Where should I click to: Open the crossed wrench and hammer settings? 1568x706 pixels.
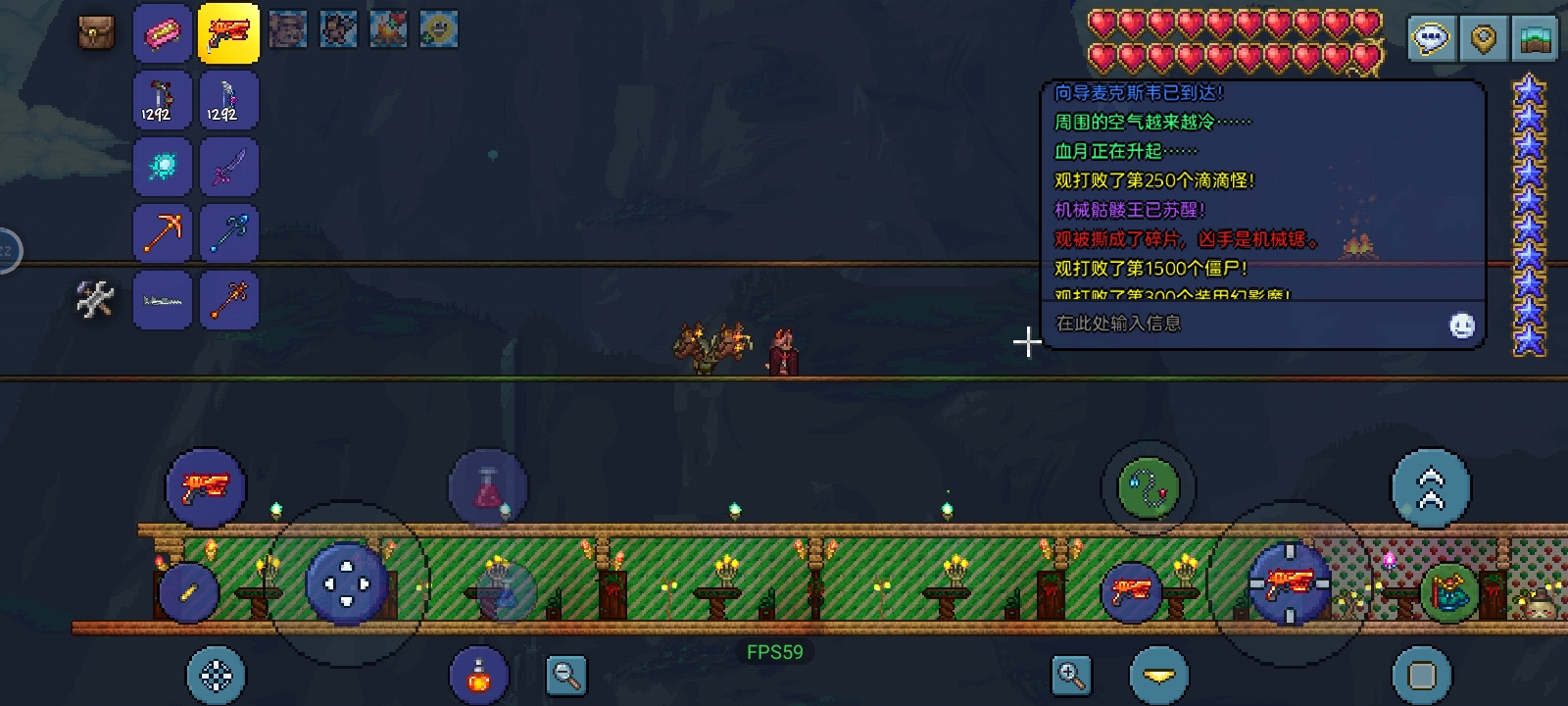tap(95, 299)
